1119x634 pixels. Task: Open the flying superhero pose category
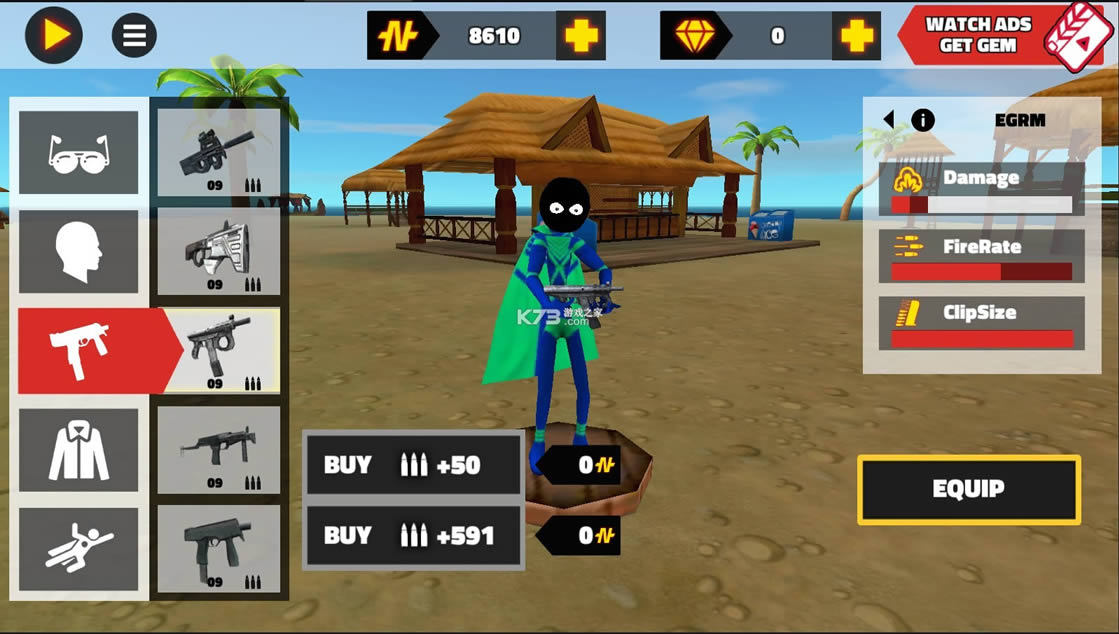click(79, 549)
